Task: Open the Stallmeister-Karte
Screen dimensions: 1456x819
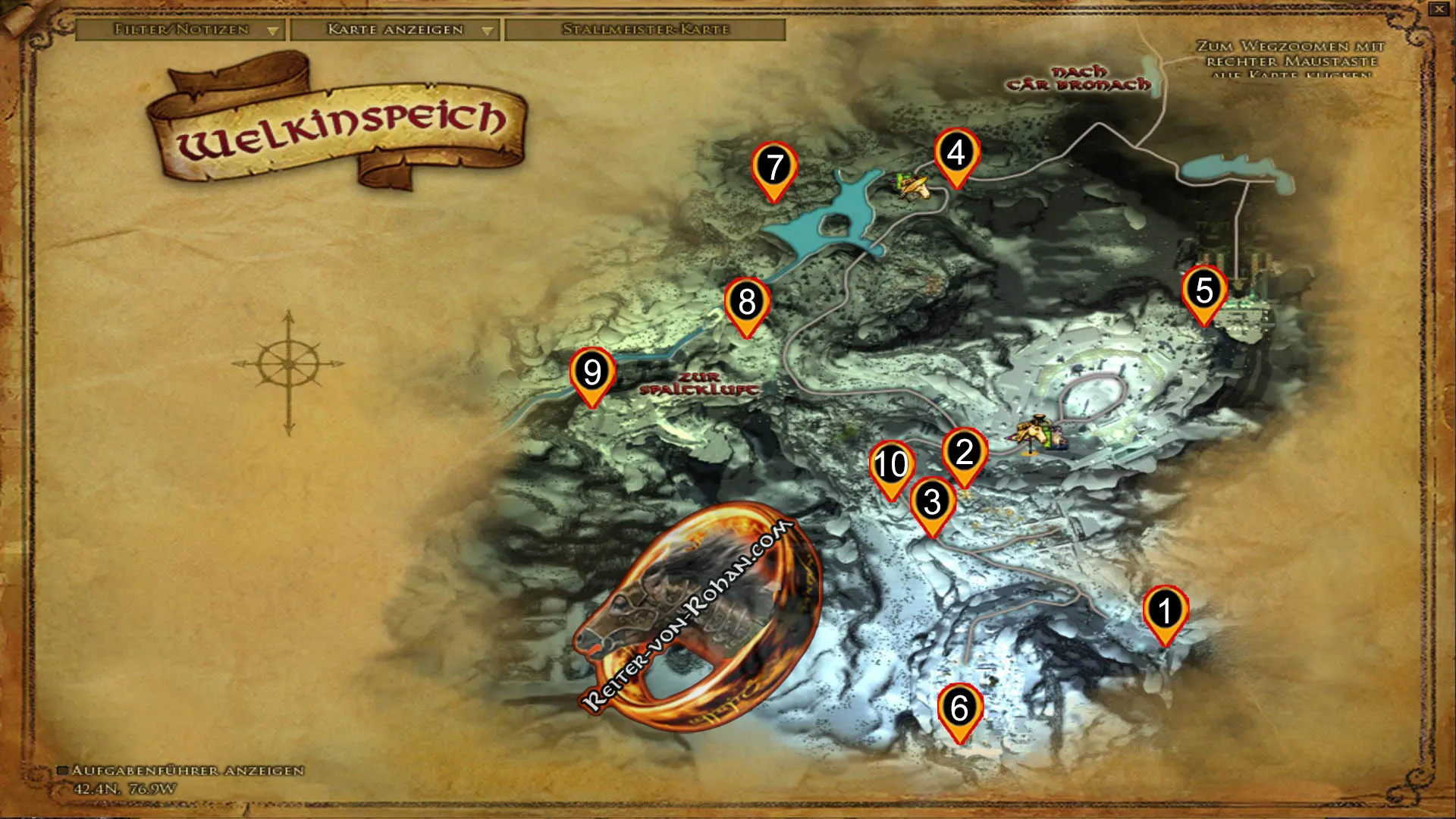Action: pyautogui.click(x=645, y=31)
